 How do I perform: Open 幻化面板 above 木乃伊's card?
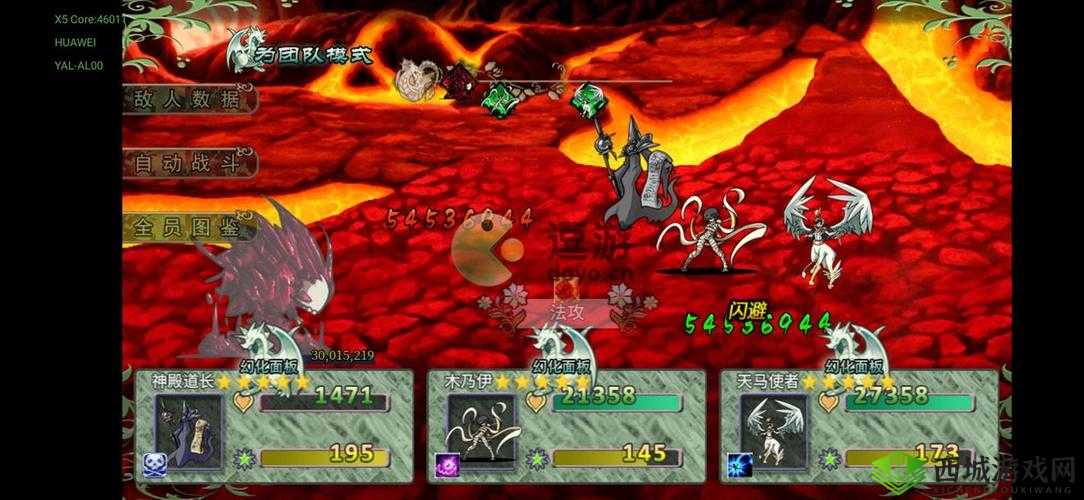561,366
